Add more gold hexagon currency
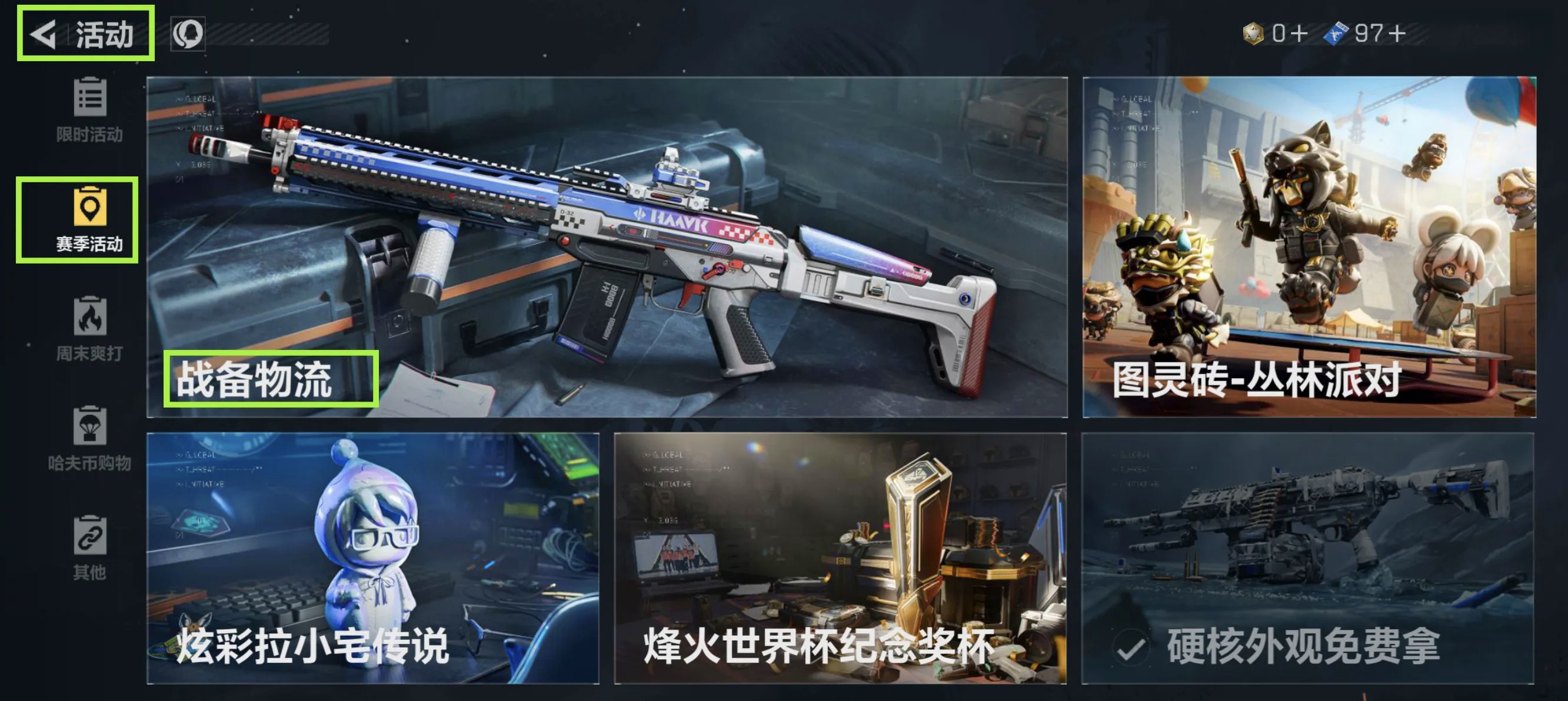The width and height of the screenshot is (1568, 701). click(1299, 33)
